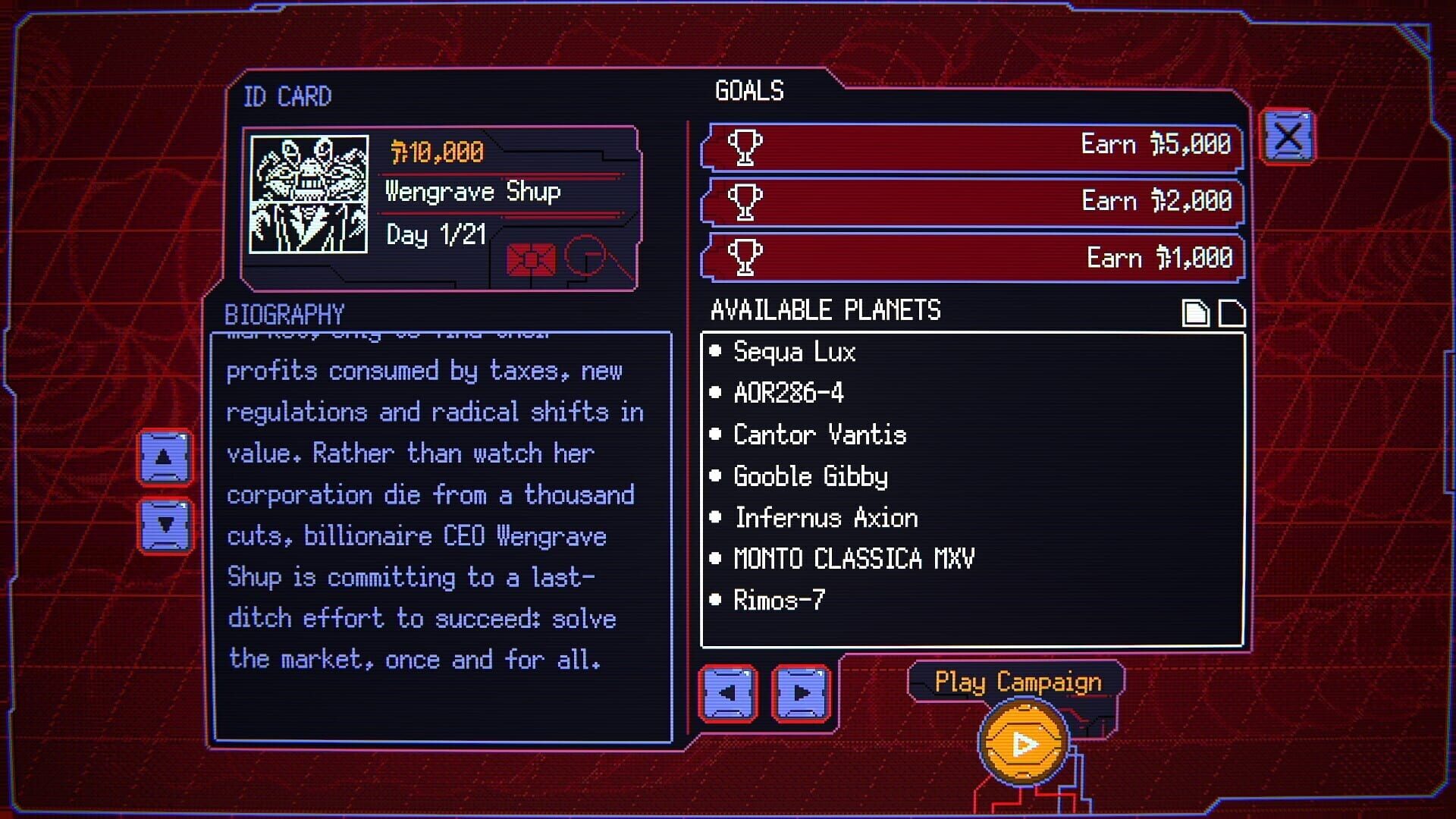Click the right arrow below the planet list

802,693
